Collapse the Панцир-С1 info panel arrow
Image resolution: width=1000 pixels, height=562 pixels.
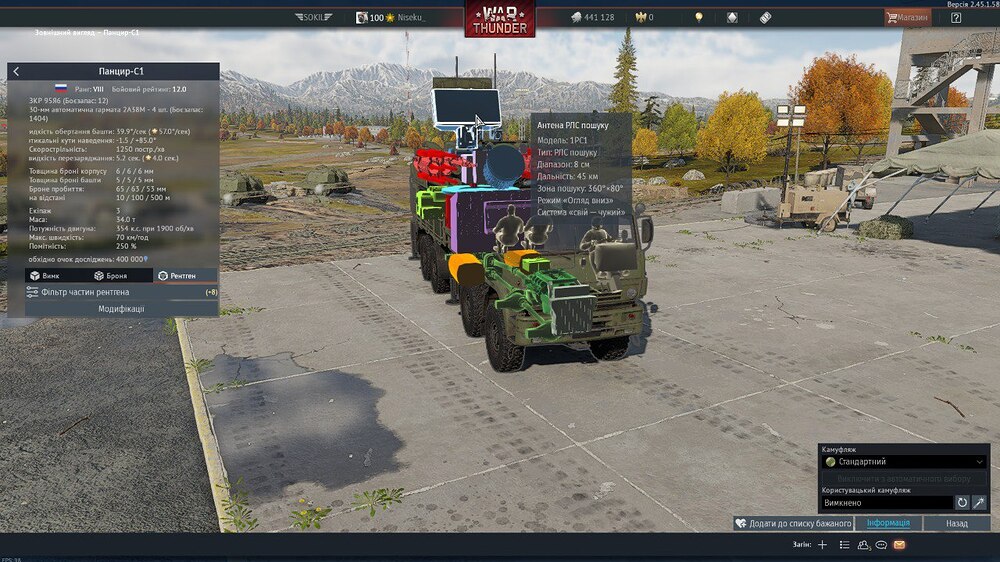tap(16, 72)
